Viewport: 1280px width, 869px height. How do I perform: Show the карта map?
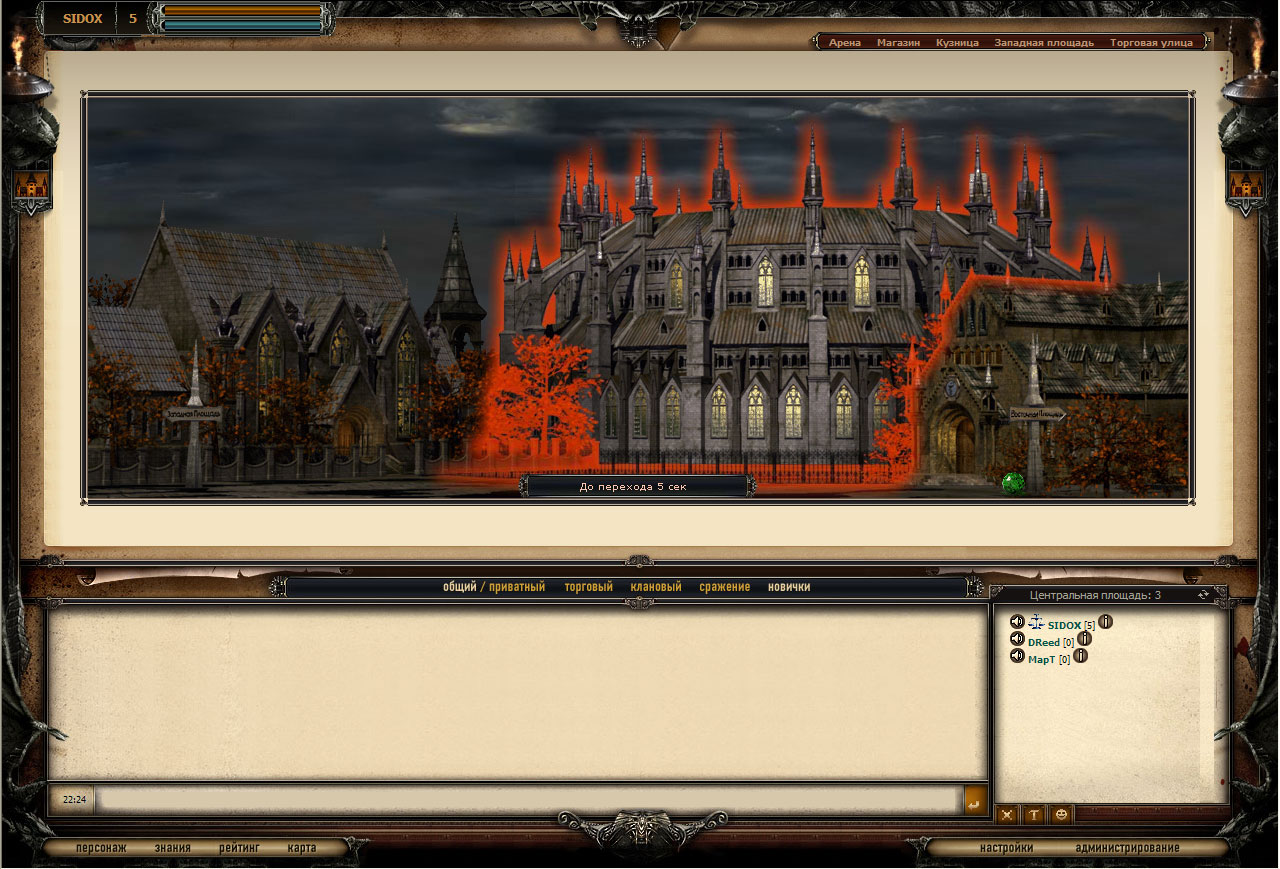tap(301, 848)
